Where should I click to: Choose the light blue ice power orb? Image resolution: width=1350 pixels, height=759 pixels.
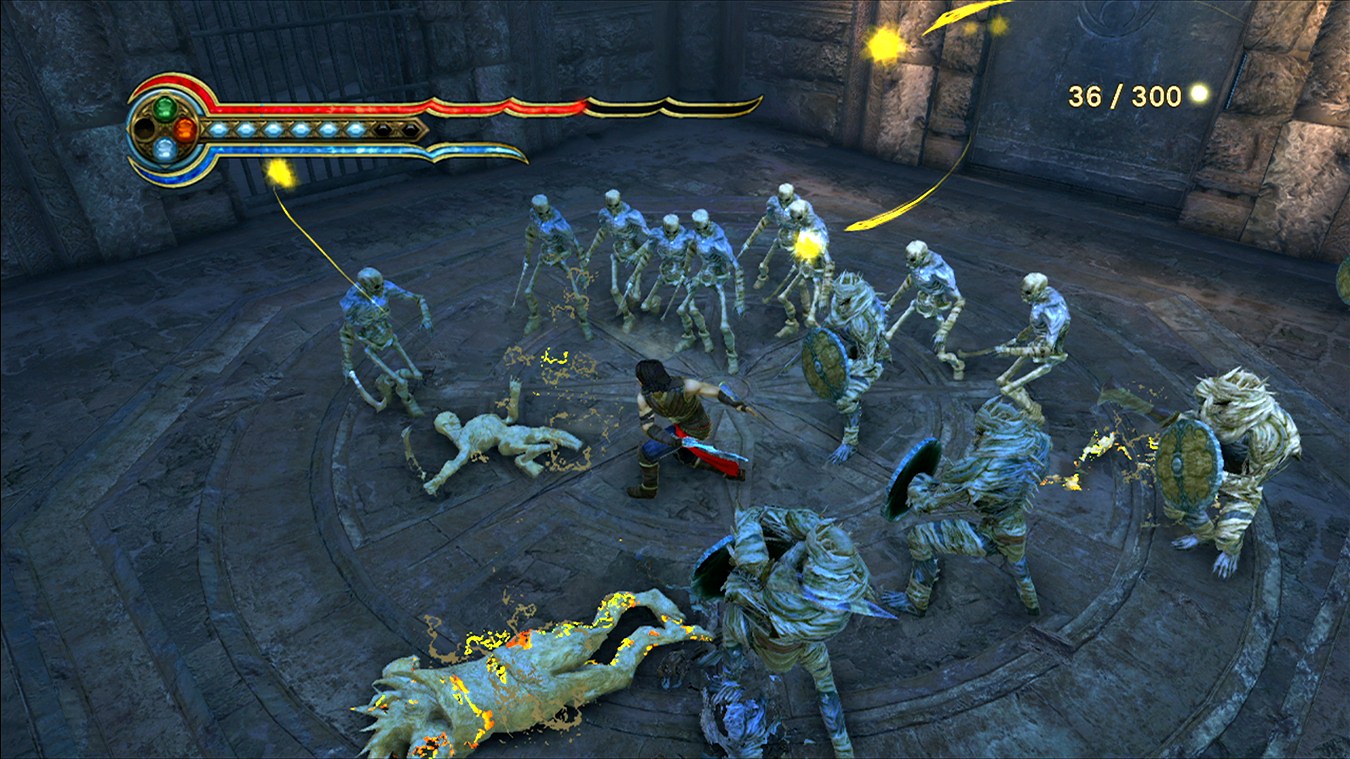point(165,150)
